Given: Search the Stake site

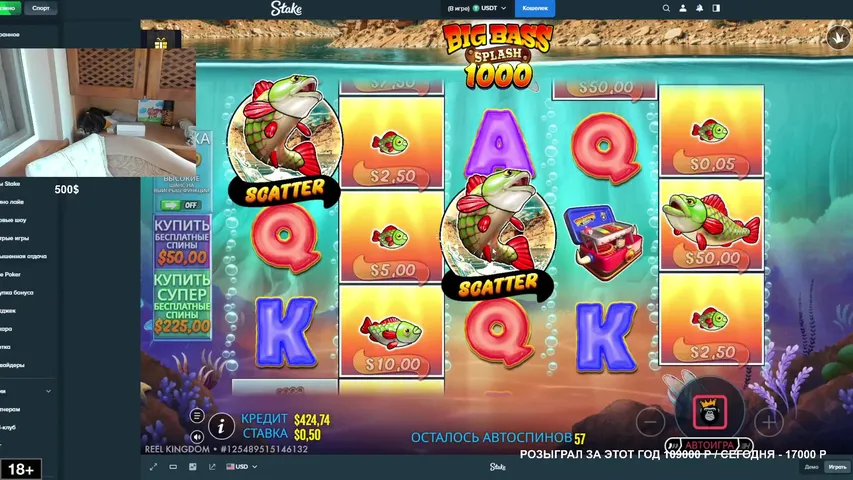Looking at the screenshot, I should click(x=667, y=8).
